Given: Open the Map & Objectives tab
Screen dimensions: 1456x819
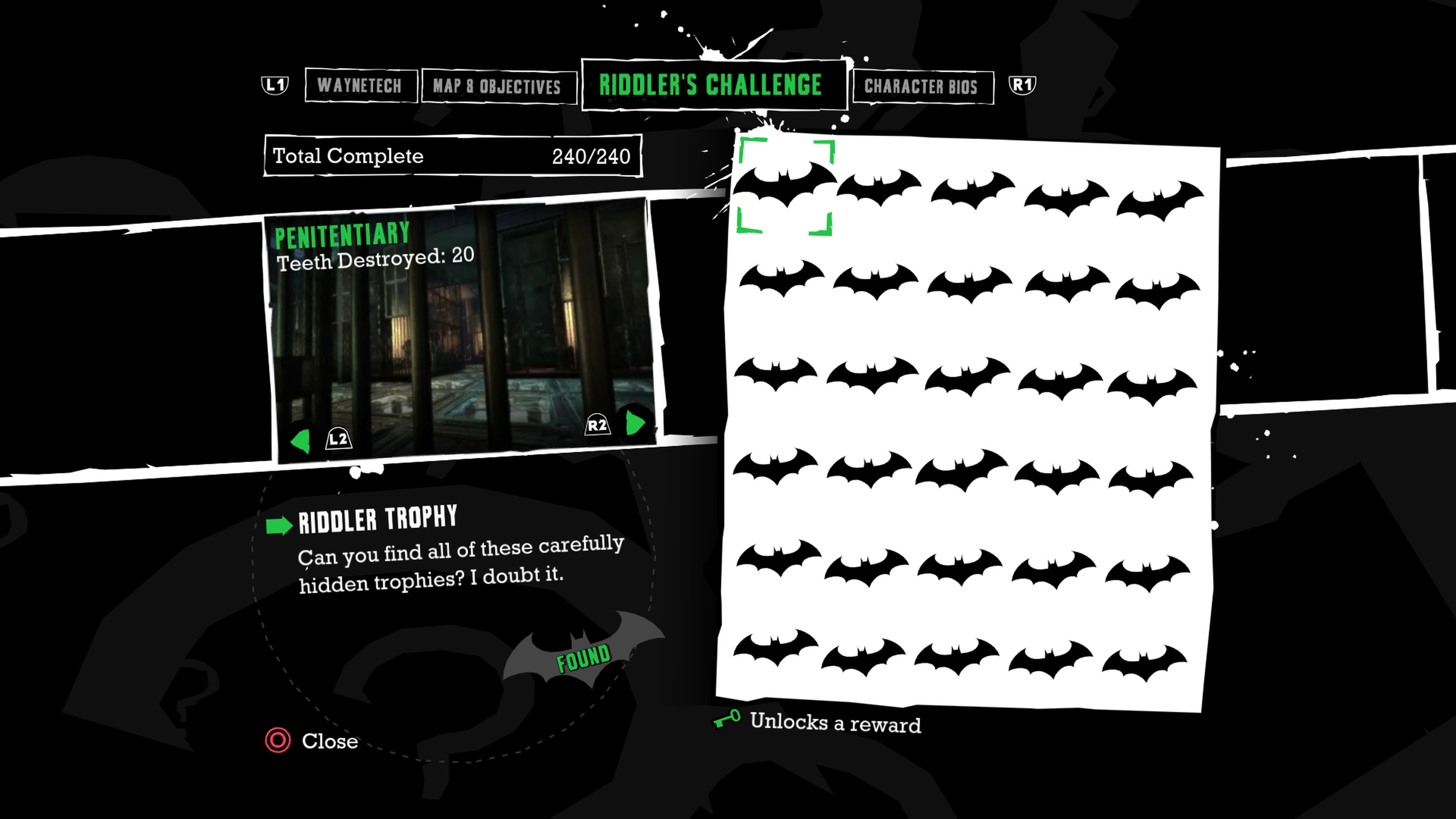Looking at the screenshot, I should (x=497, y=87).
